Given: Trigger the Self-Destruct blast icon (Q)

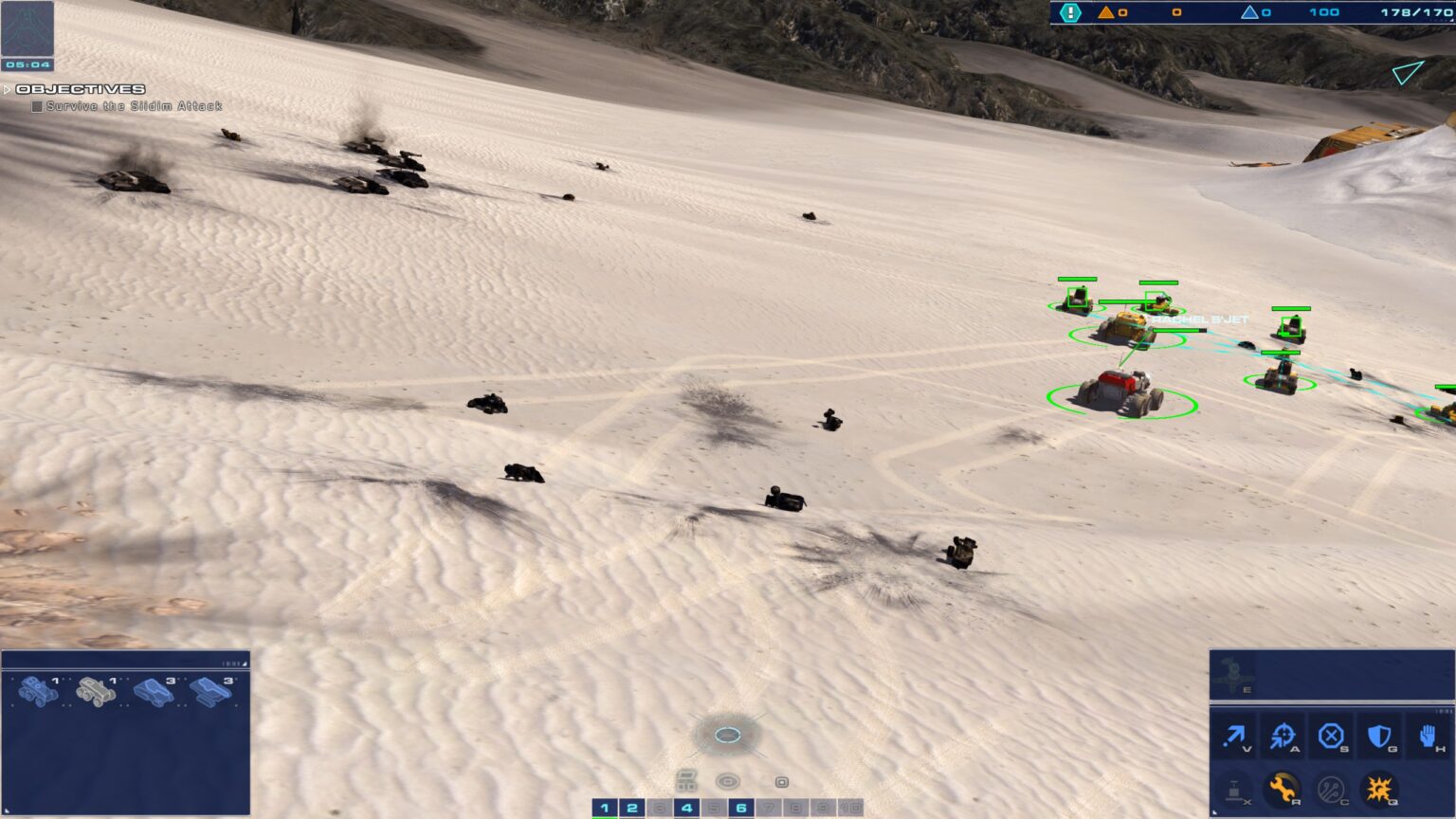Looking at the screenshot, I should pos(1382,788).
